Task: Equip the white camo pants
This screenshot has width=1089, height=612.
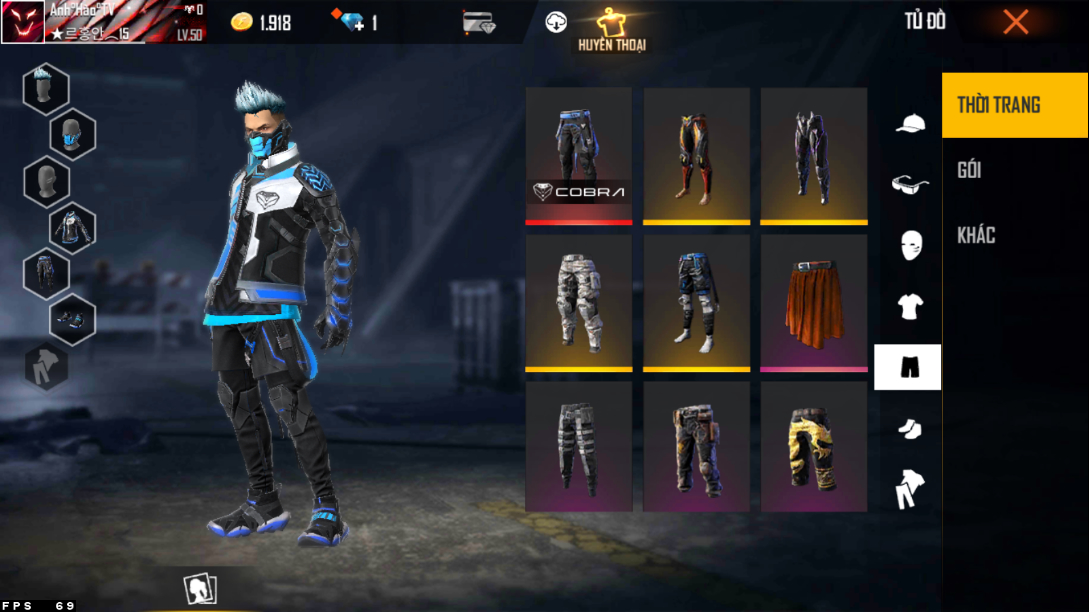Action: [x=579, y=302]
